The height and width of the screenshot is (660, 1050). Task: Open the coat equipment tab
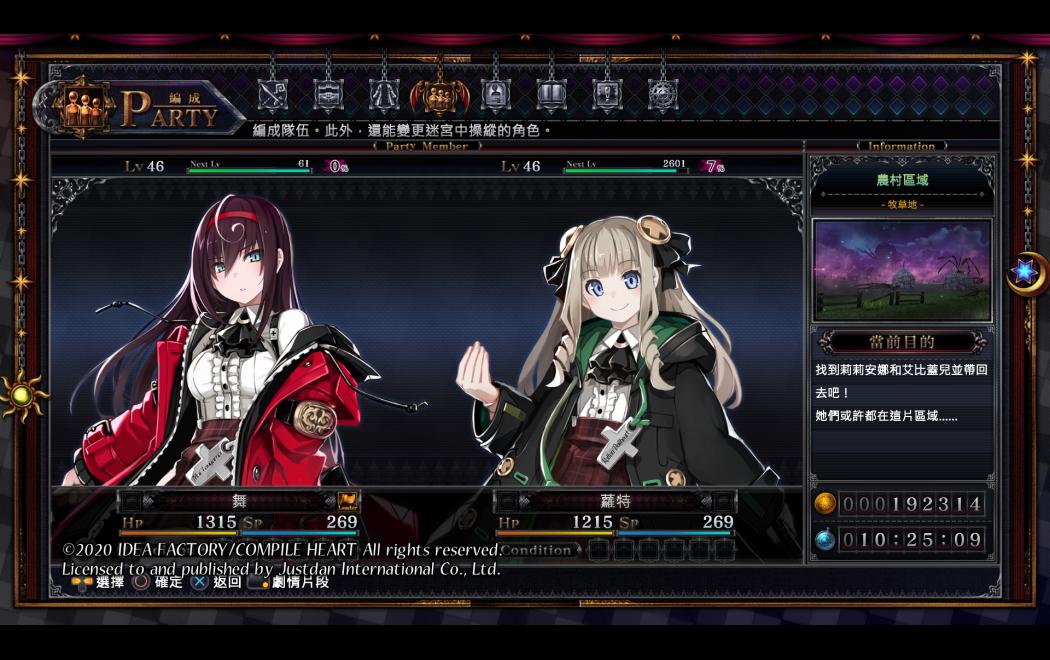[x=384, y=95]
